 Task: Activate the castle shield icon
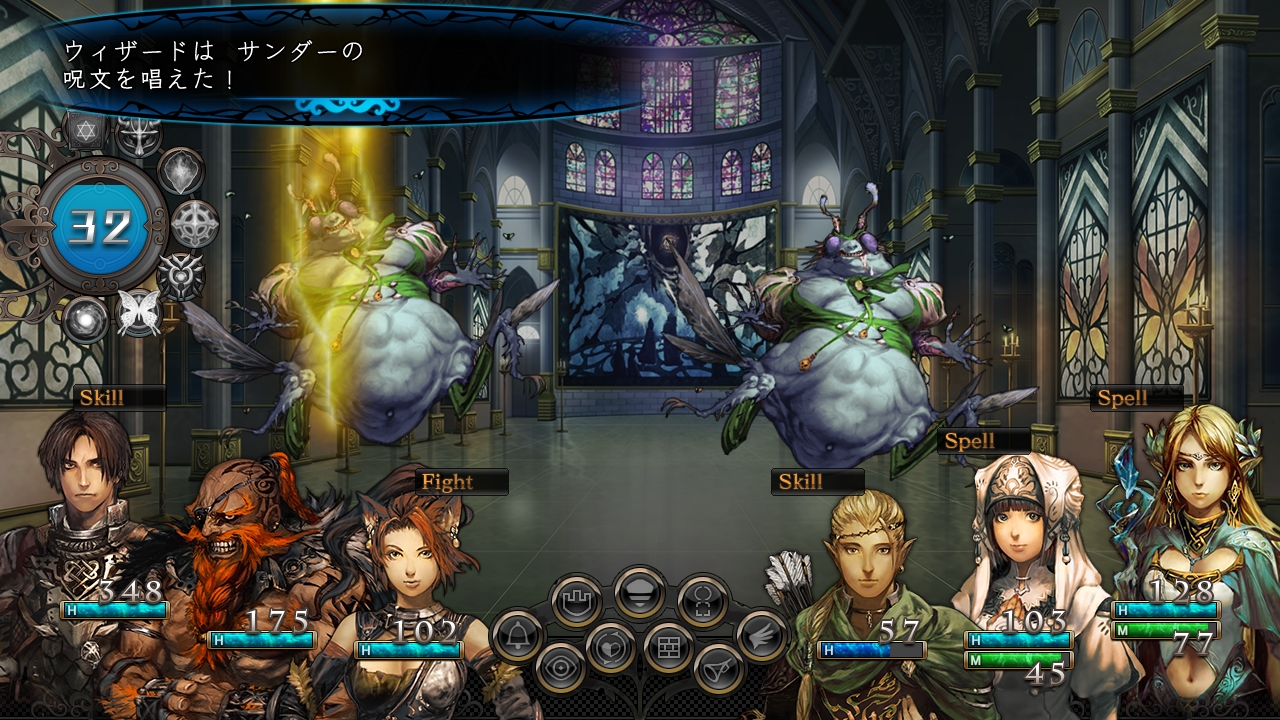tap(577, 601)
